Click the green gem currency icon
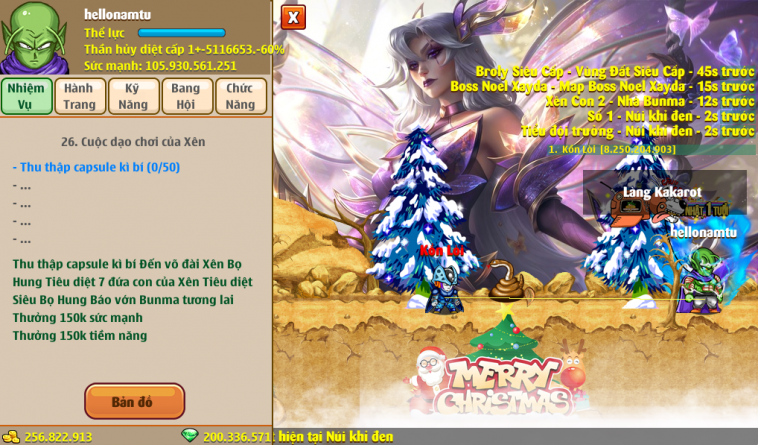This screenshot has height=445, width=758. coord(190,436)
